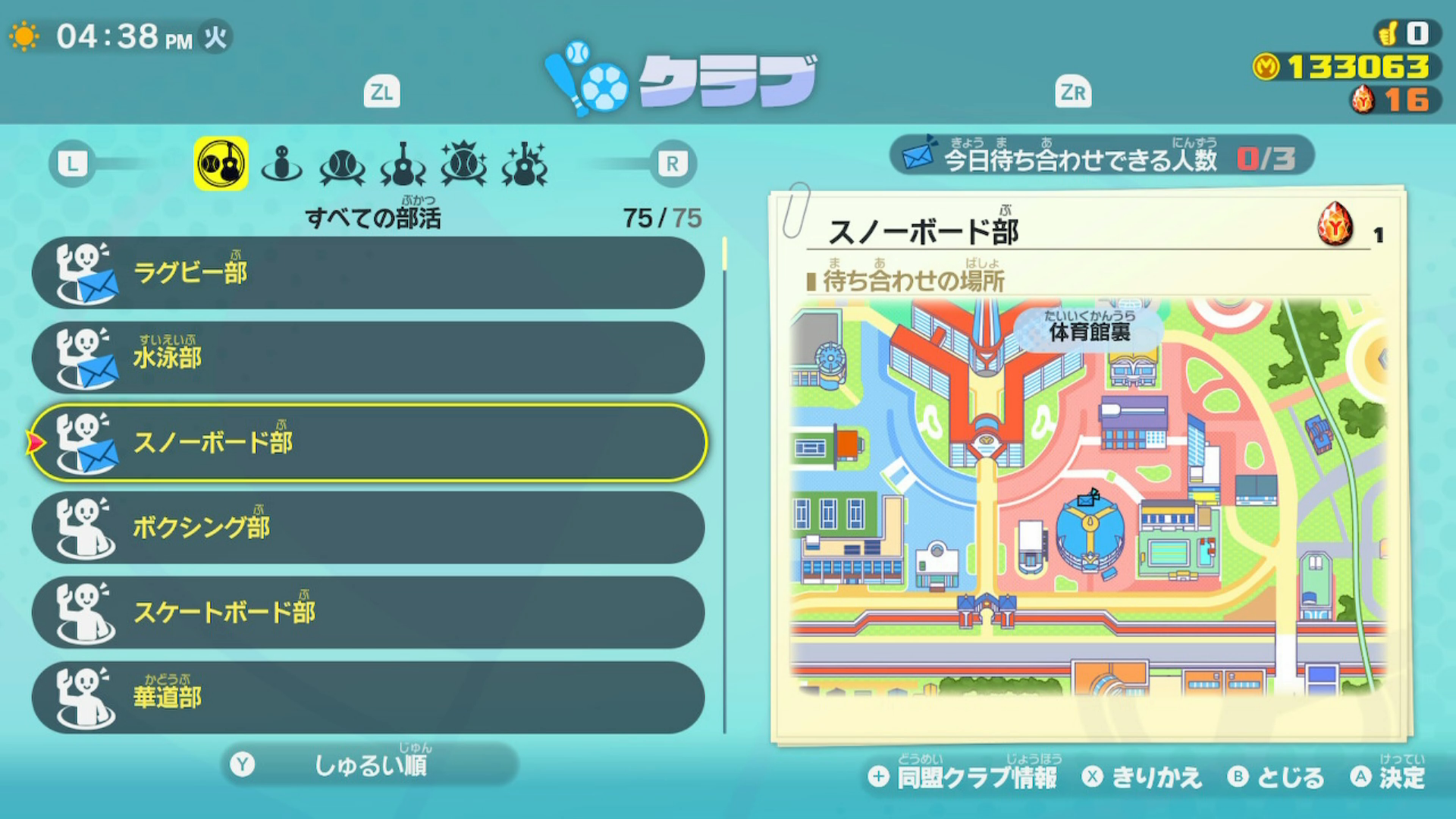
Task: Click the envelope marker on the map
Action: click(1089, 498)
